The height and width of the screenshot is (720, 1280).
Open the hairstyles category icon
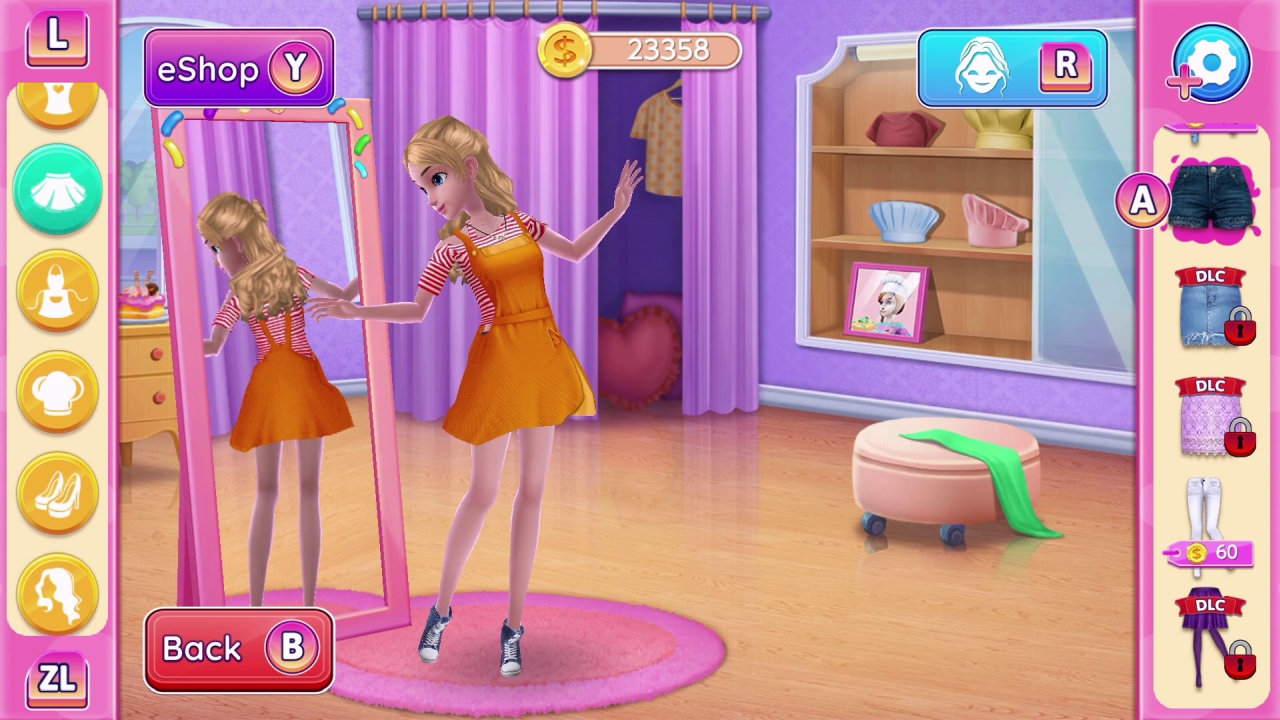tap(57, 590)
